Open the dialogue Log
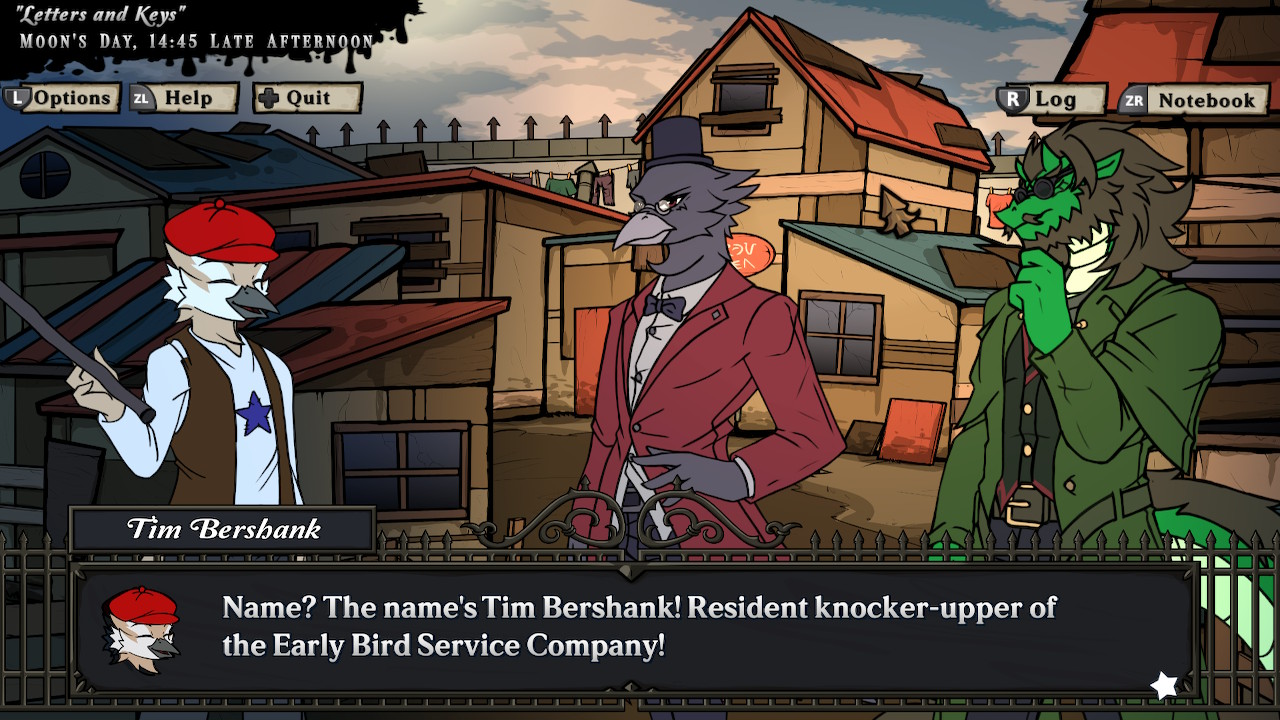Image resolution: width=1280 pixels, height=720 pixels. [1060, 99]
